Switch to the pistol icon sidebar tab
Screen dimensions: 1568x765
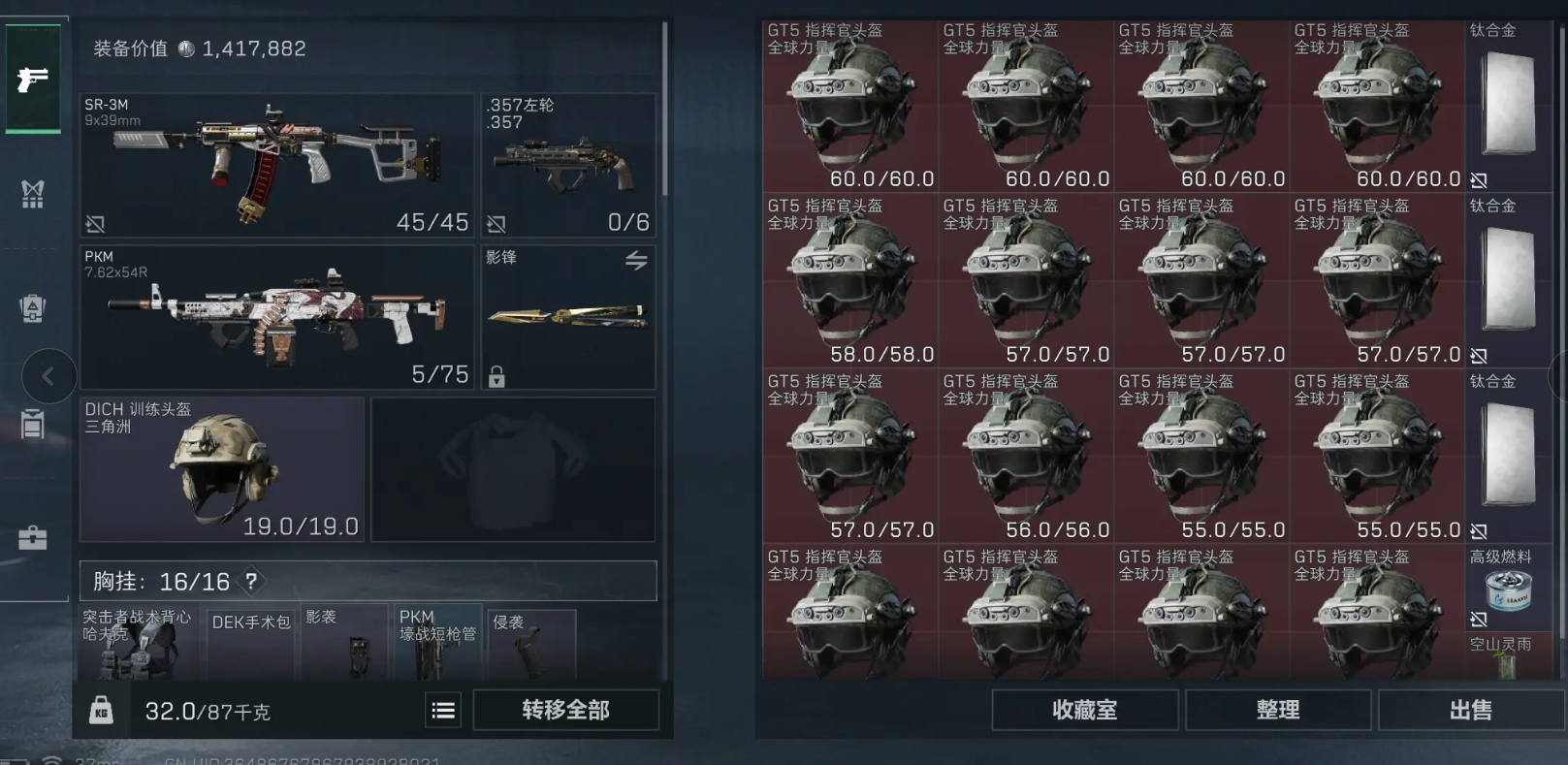tap(33, 79)
